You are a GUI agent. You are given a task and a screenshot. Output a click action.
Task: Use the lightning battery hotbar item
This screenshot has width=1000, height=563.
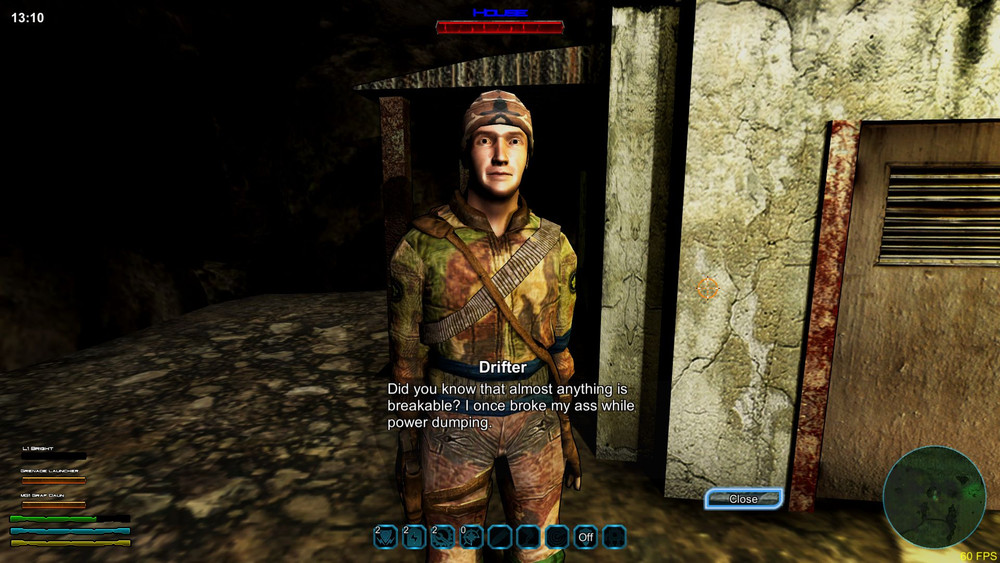click(x=414, y=537)
